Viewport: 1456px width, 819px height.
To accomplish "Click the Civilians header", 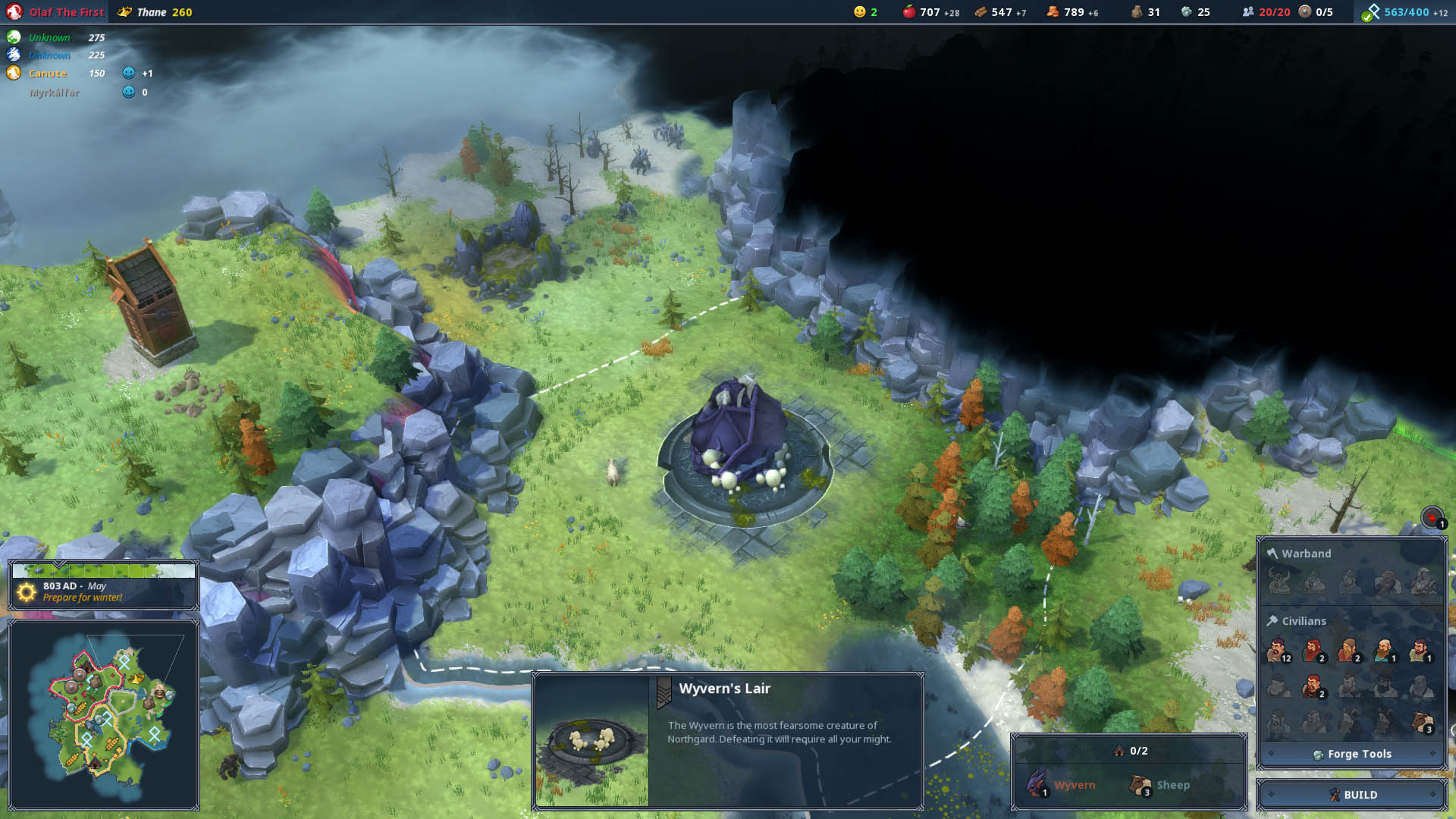I will (x=1304, y=621).
